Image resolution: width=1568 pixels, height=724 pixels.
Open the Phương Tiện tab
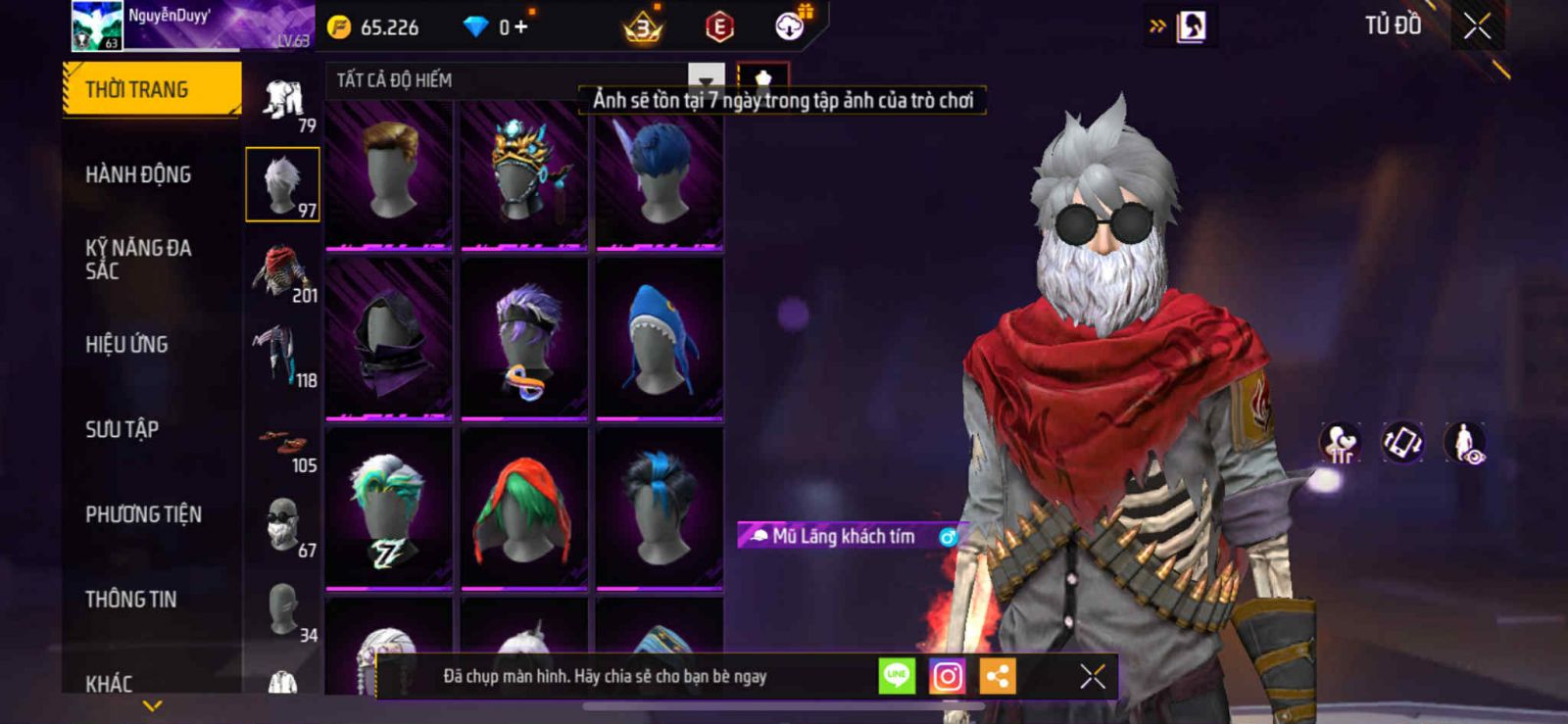click(x=143, y=514)
